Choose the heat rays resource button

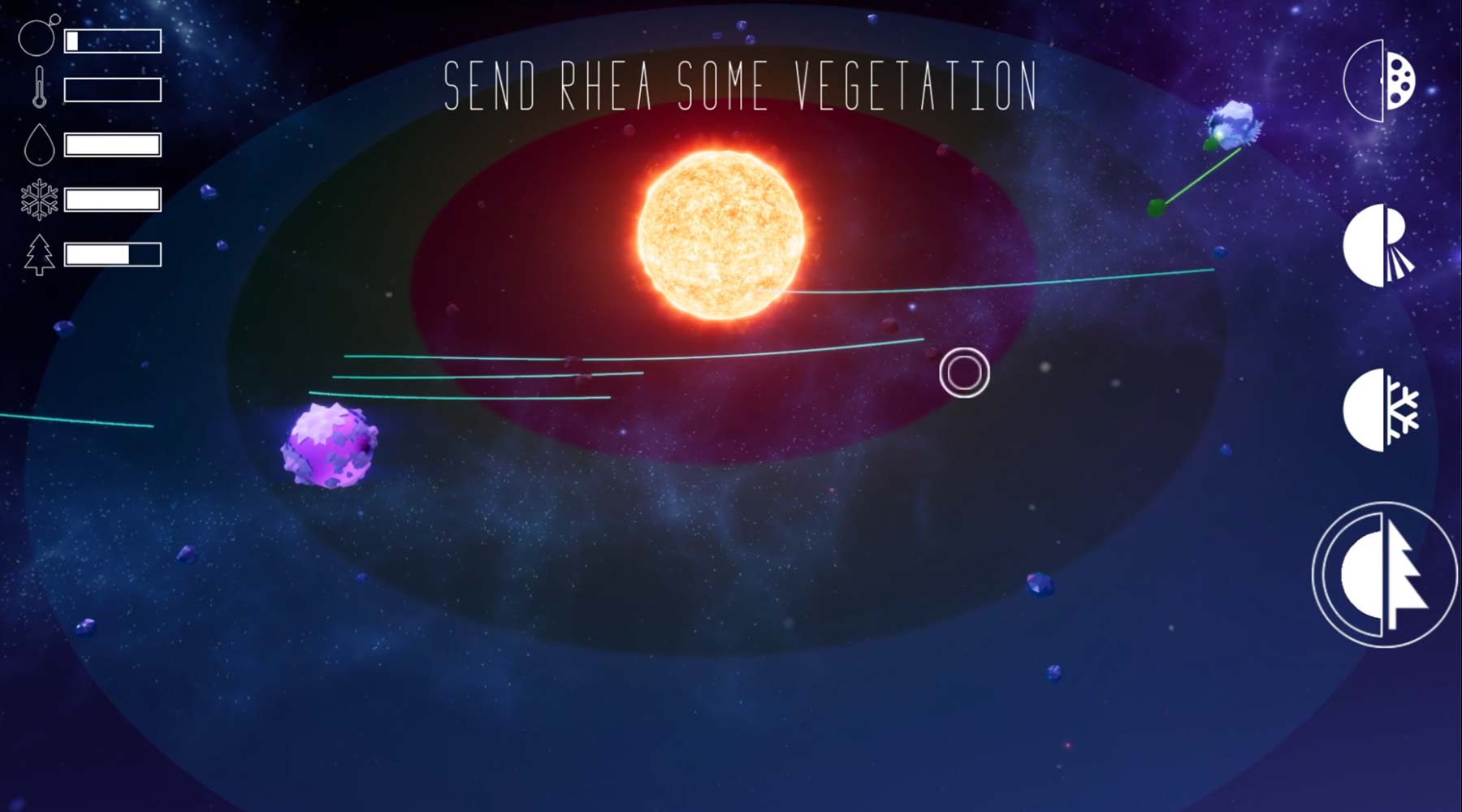1379,246
